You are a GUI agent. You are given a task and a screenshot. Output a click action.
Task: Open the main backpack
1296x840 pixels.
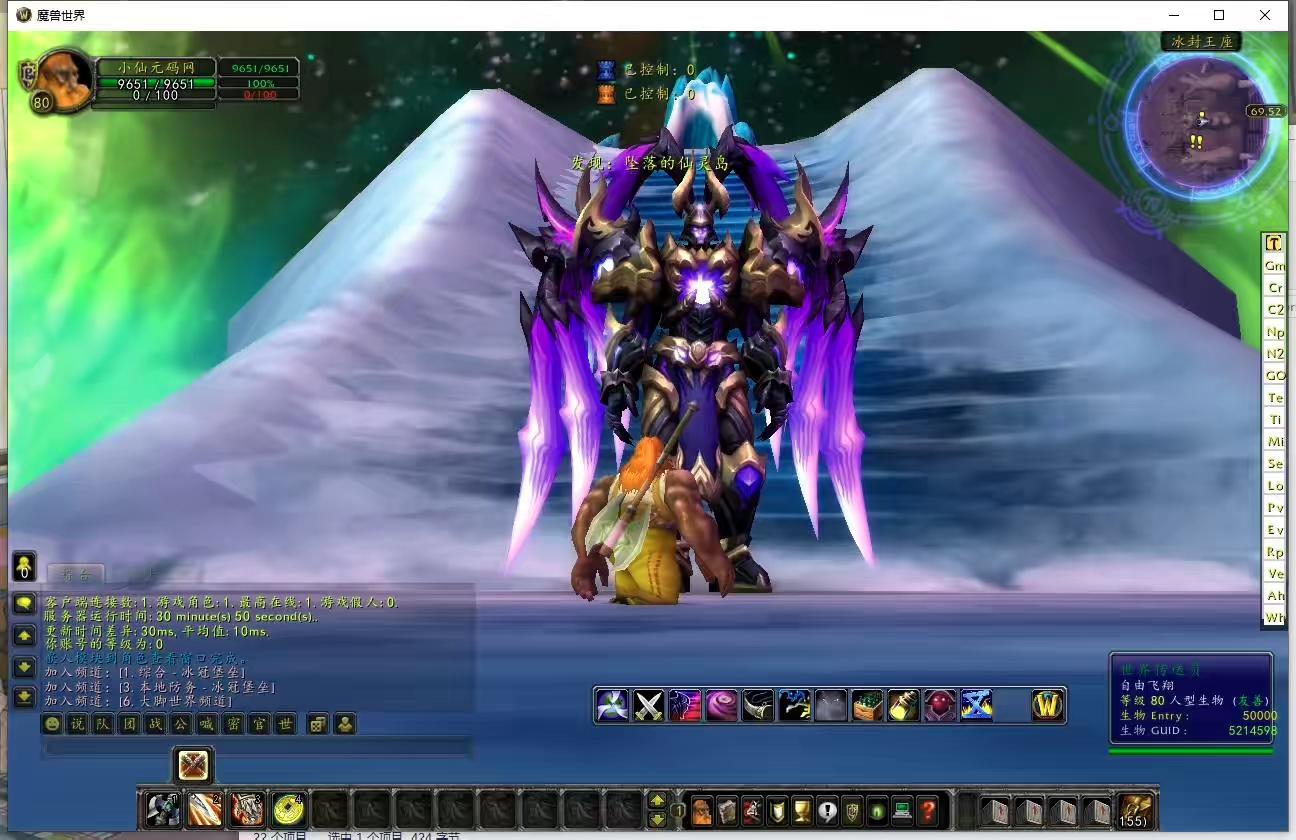pos(1134,809)
